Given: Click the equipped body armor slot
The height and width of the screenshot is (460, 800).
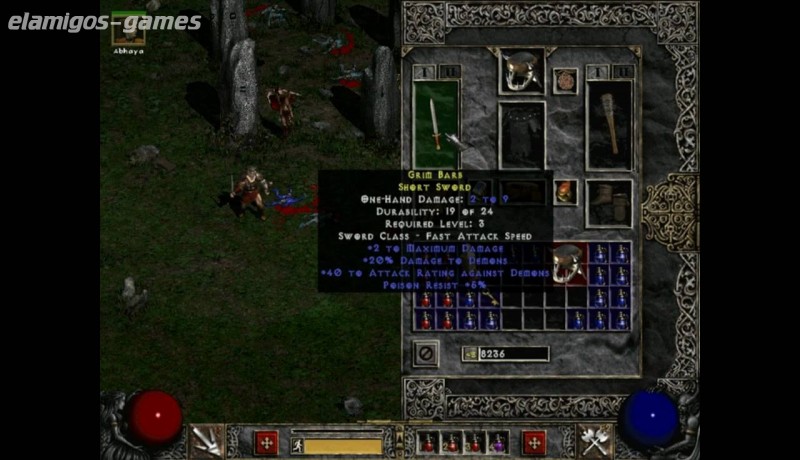Looking at the screenshot, I should pyautogui.click(x=521, y=134).
